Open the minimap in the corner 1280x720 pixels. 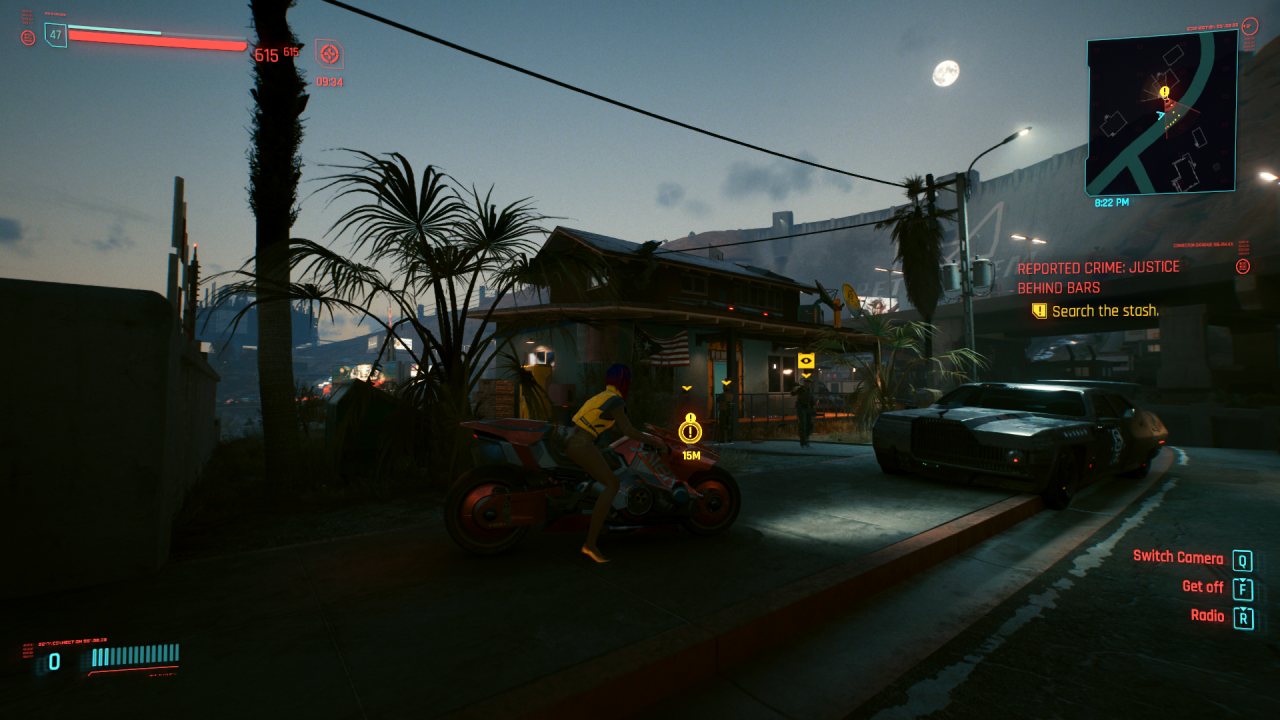(x=1161, y=112)
